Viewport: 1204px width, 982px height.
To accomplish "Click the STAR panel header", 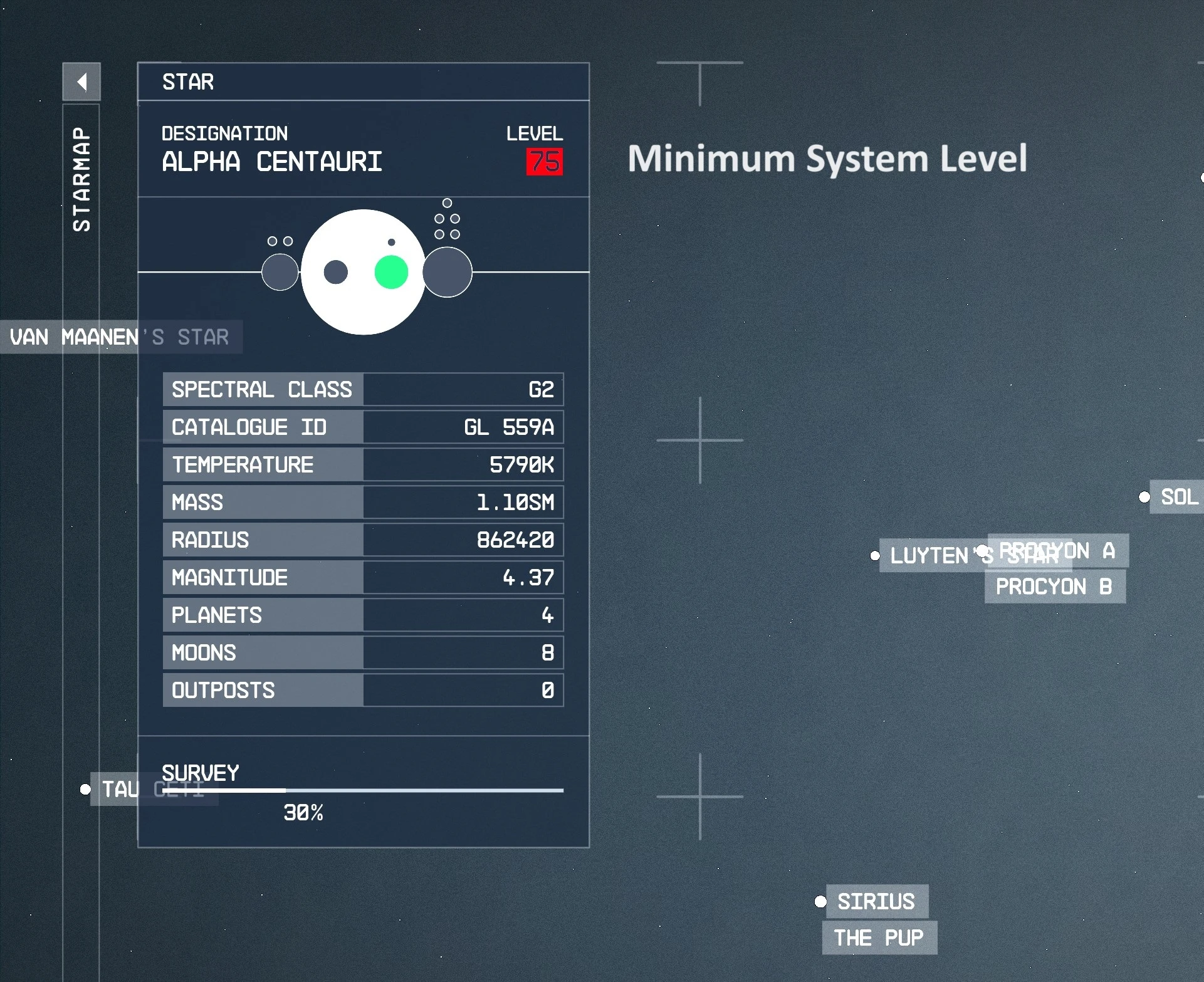I will 188,82.
